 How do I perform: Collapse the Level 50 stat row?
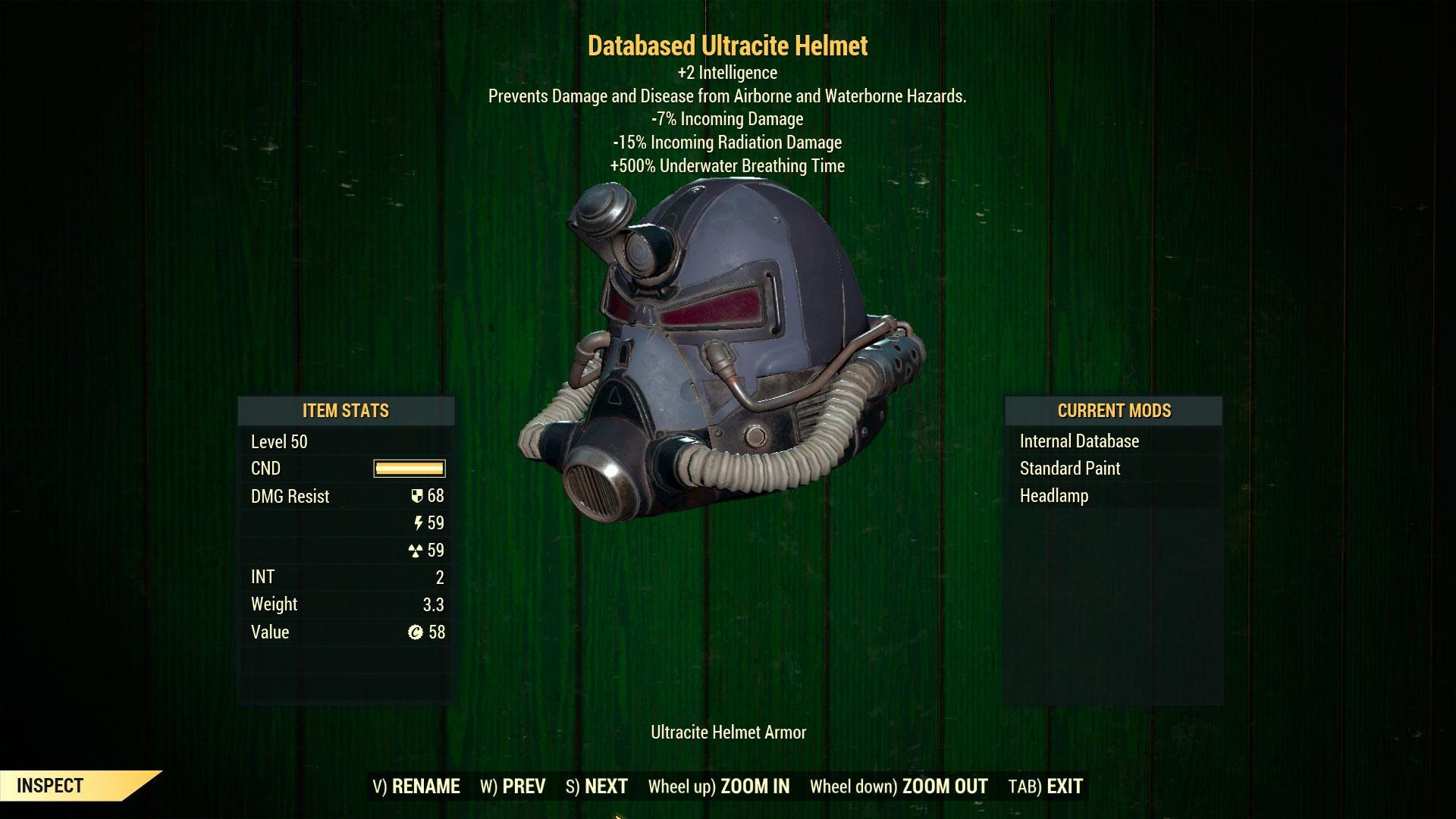tap(278, 441)
